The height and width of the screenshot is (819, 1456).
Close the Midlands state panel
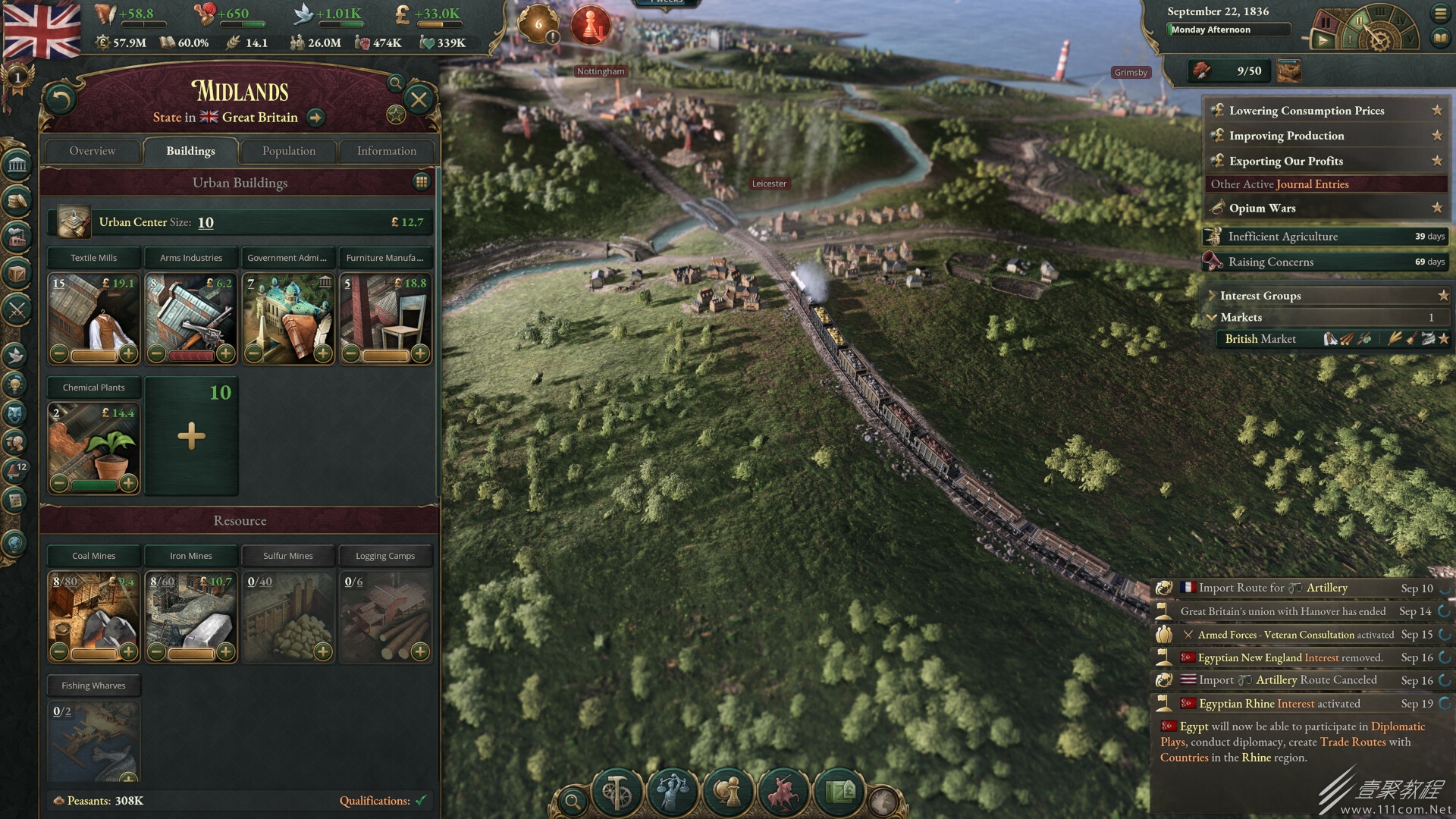coord(418,99)
